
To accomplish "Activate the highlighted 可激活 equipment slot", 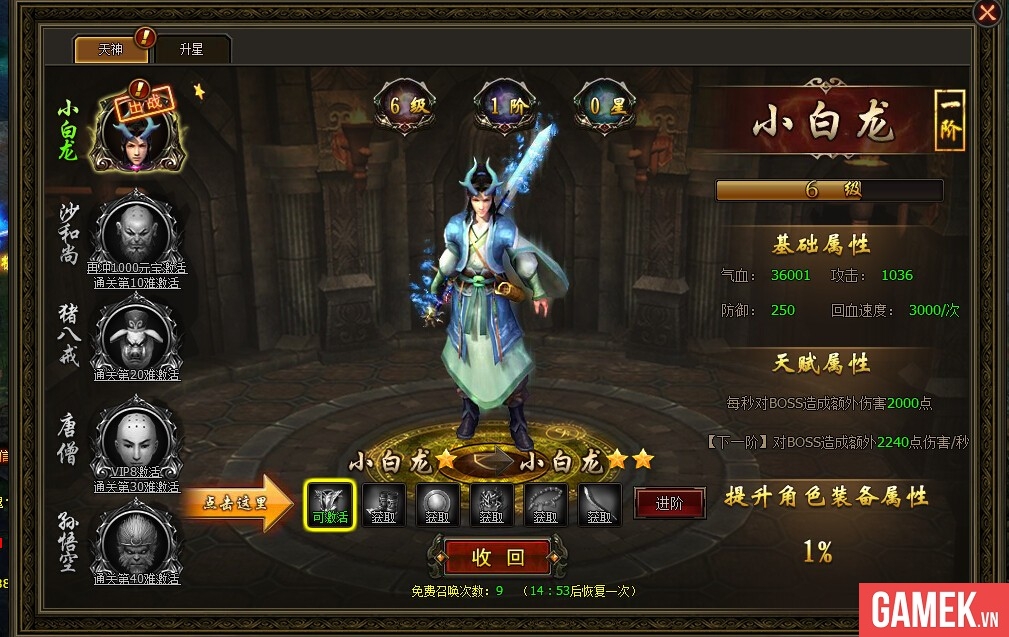I will [x=330, y=505].
